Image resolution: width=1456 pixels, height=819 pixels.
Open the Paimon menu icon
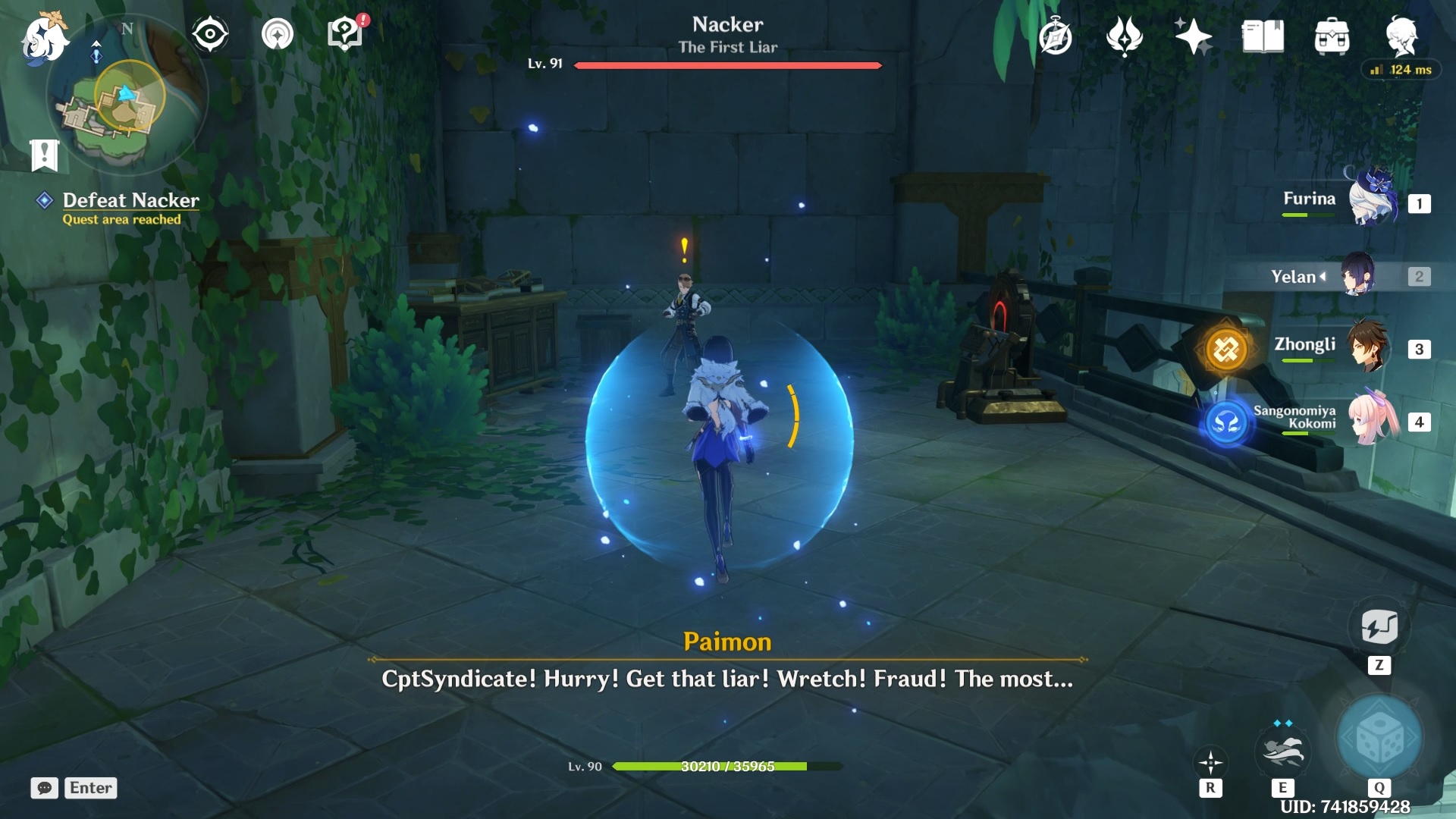44,38
